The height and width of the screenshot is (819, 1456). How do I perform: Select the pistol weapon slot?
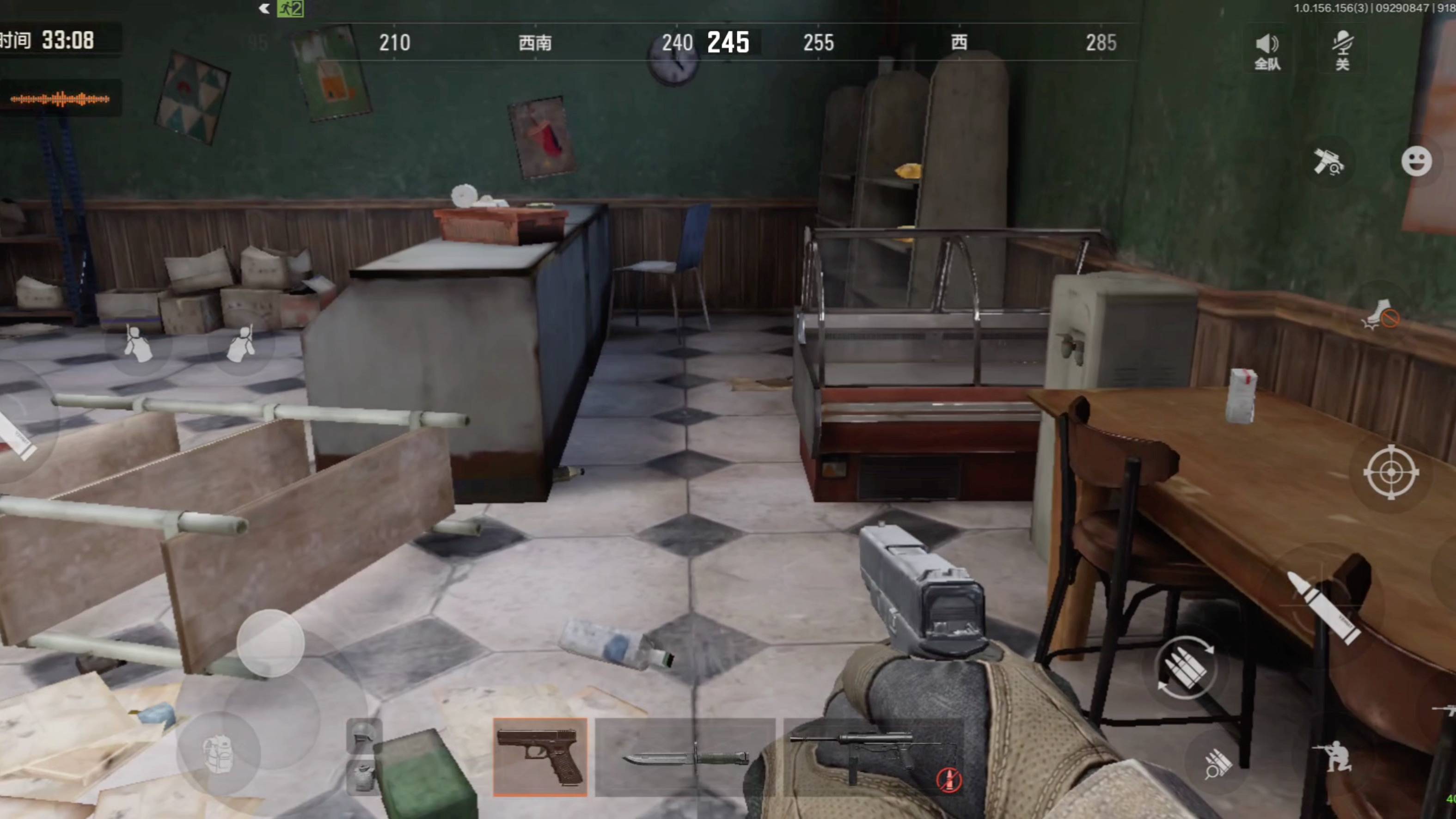(540, 757)
